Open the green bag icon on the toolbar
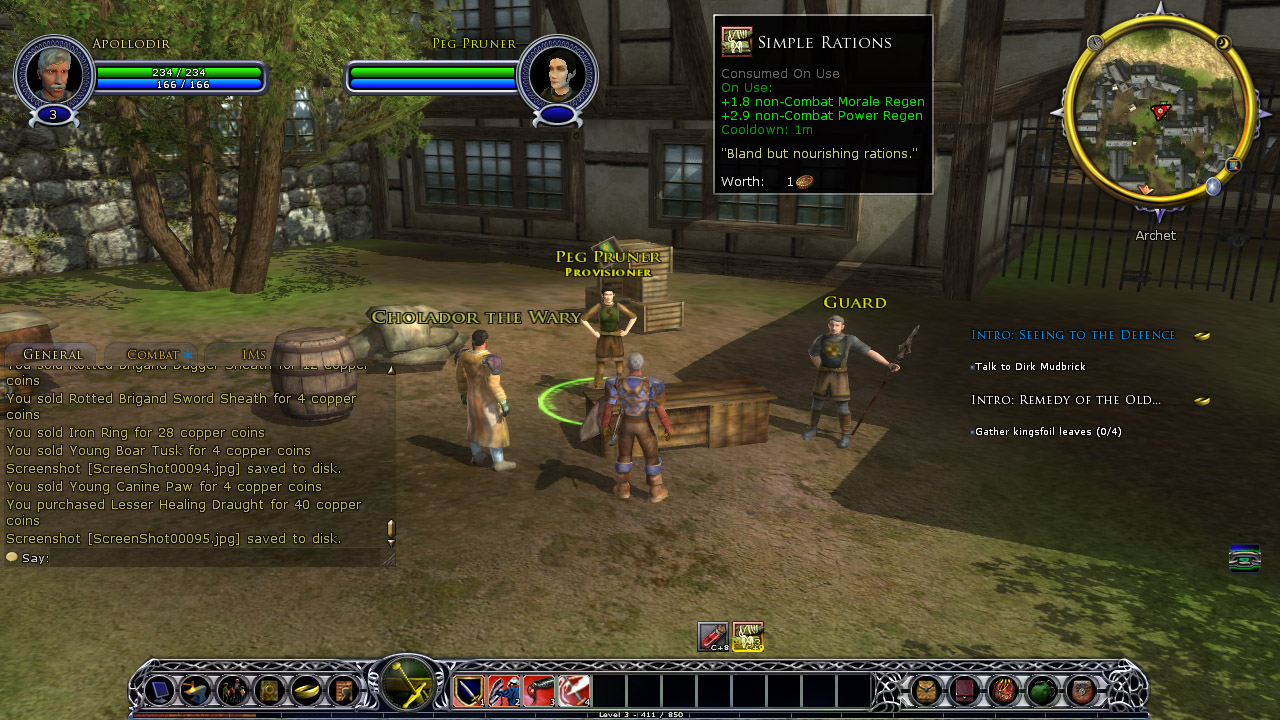1280x720 pixels. pos(1042,690)
